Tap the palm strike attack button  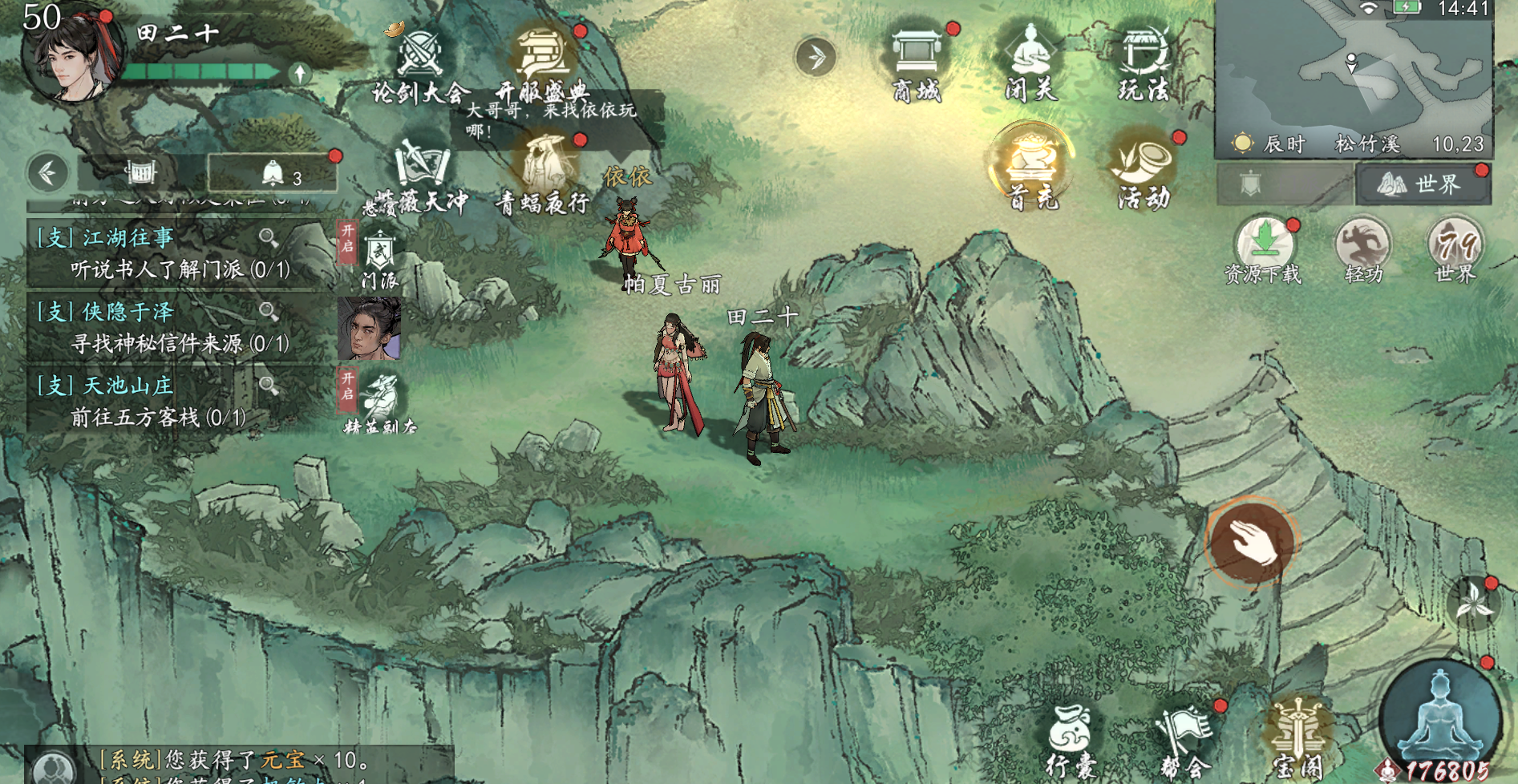click(x=1251, y=543)
